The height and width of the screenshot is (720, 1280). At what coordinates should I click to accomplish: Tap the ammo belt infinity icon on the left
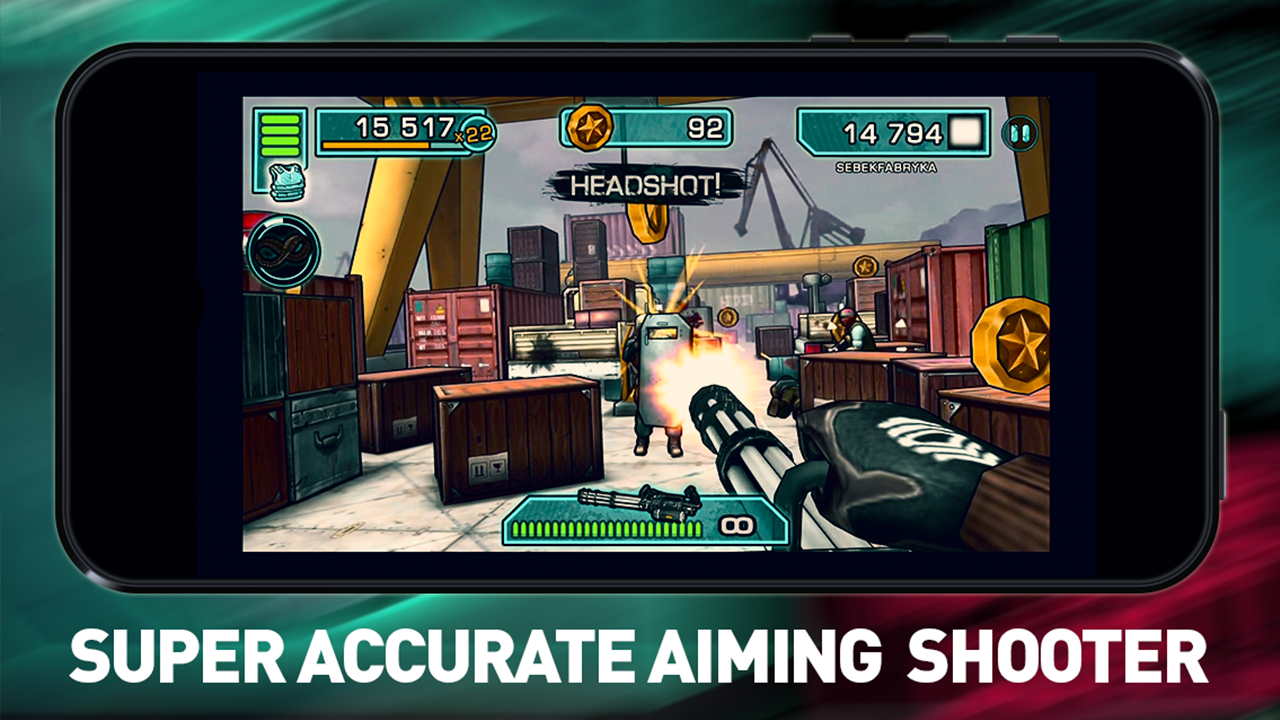285,250
